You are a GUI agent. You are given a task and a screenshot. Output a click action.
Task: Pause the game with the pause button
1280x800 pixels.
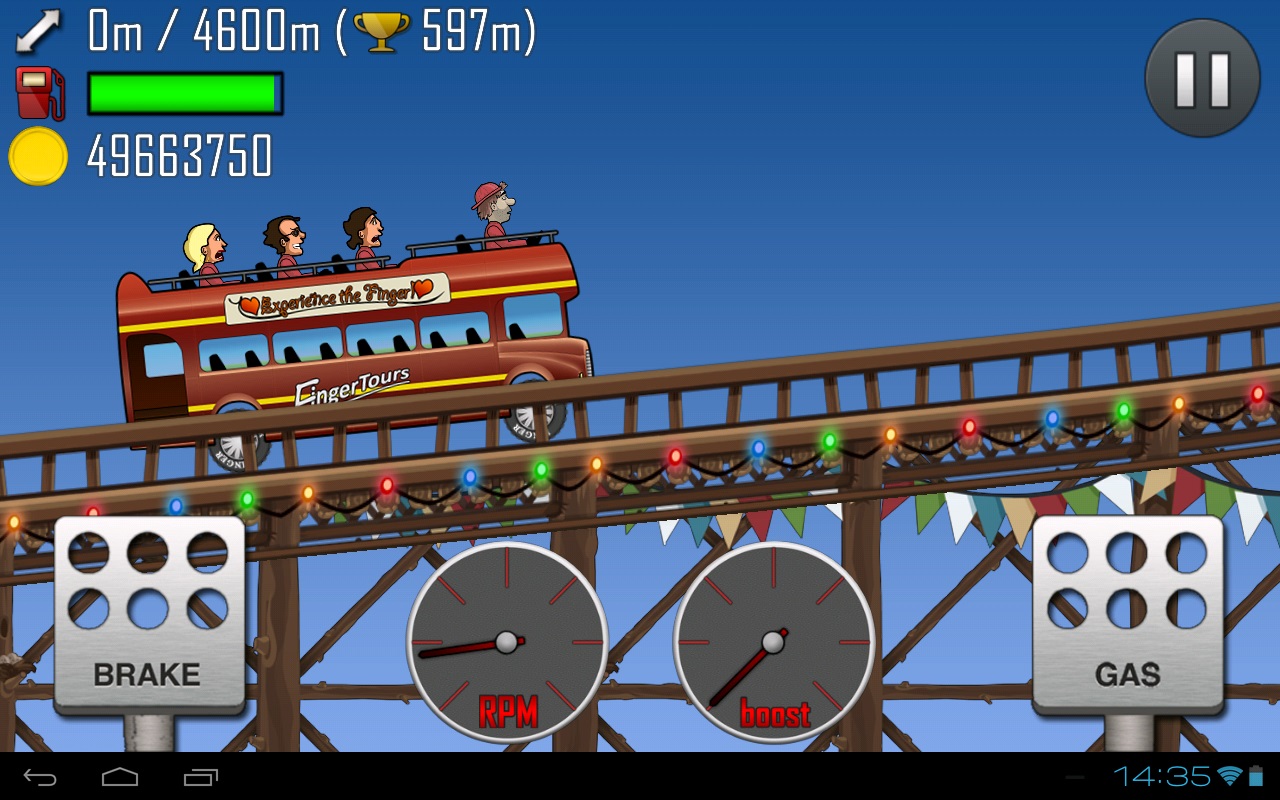point(1202,78)
